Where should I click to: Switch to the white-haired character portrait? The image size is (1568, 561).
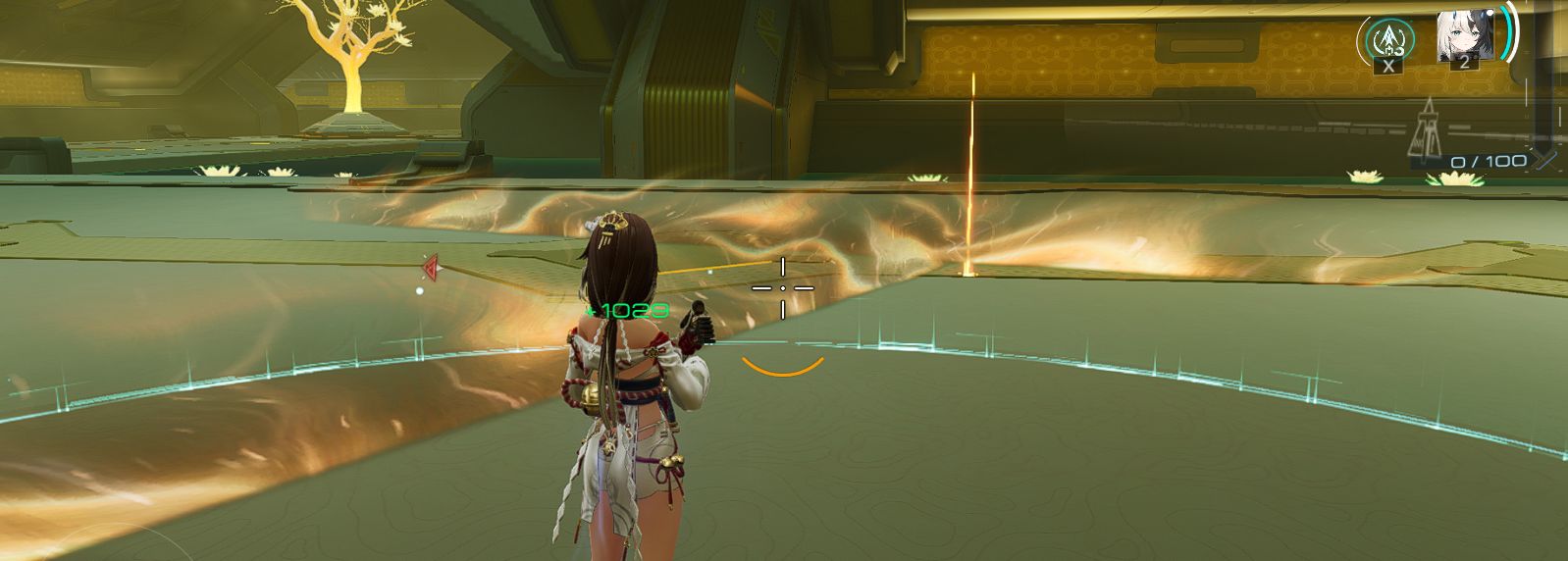[x=1464, y=37]
